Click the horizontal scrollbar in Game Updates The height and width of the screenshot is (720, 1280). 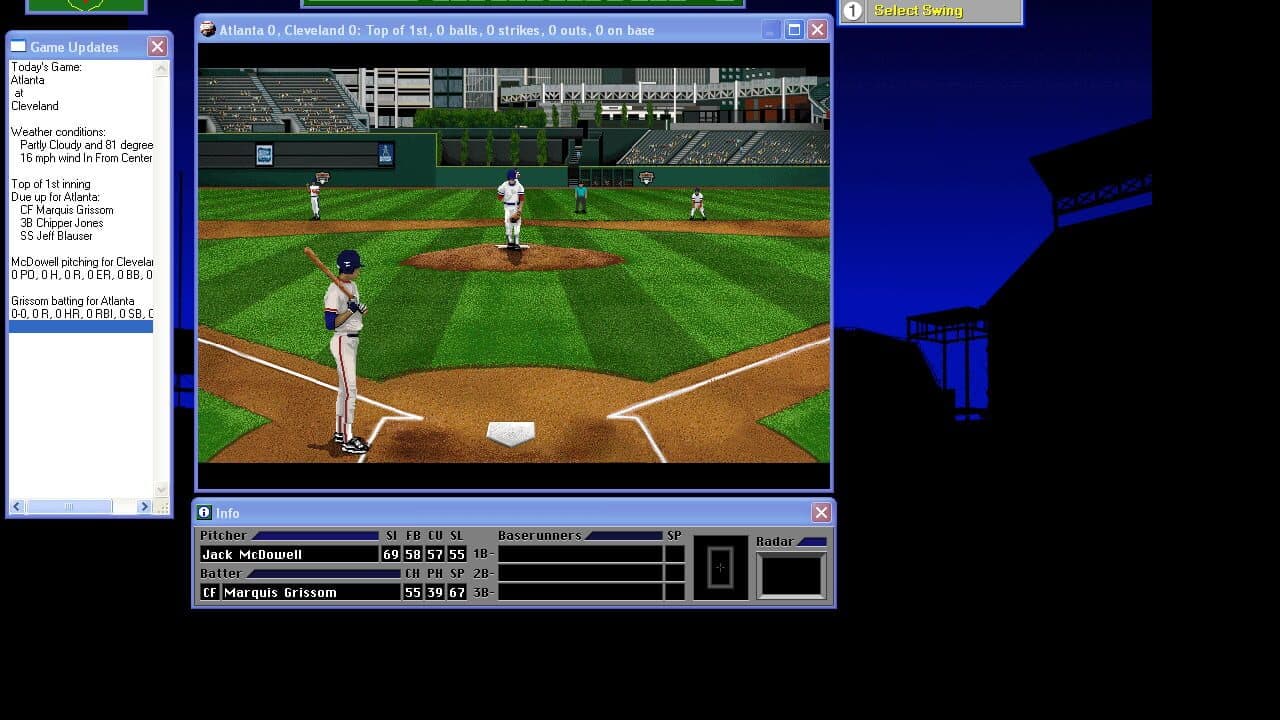click(x=70, y=507)
